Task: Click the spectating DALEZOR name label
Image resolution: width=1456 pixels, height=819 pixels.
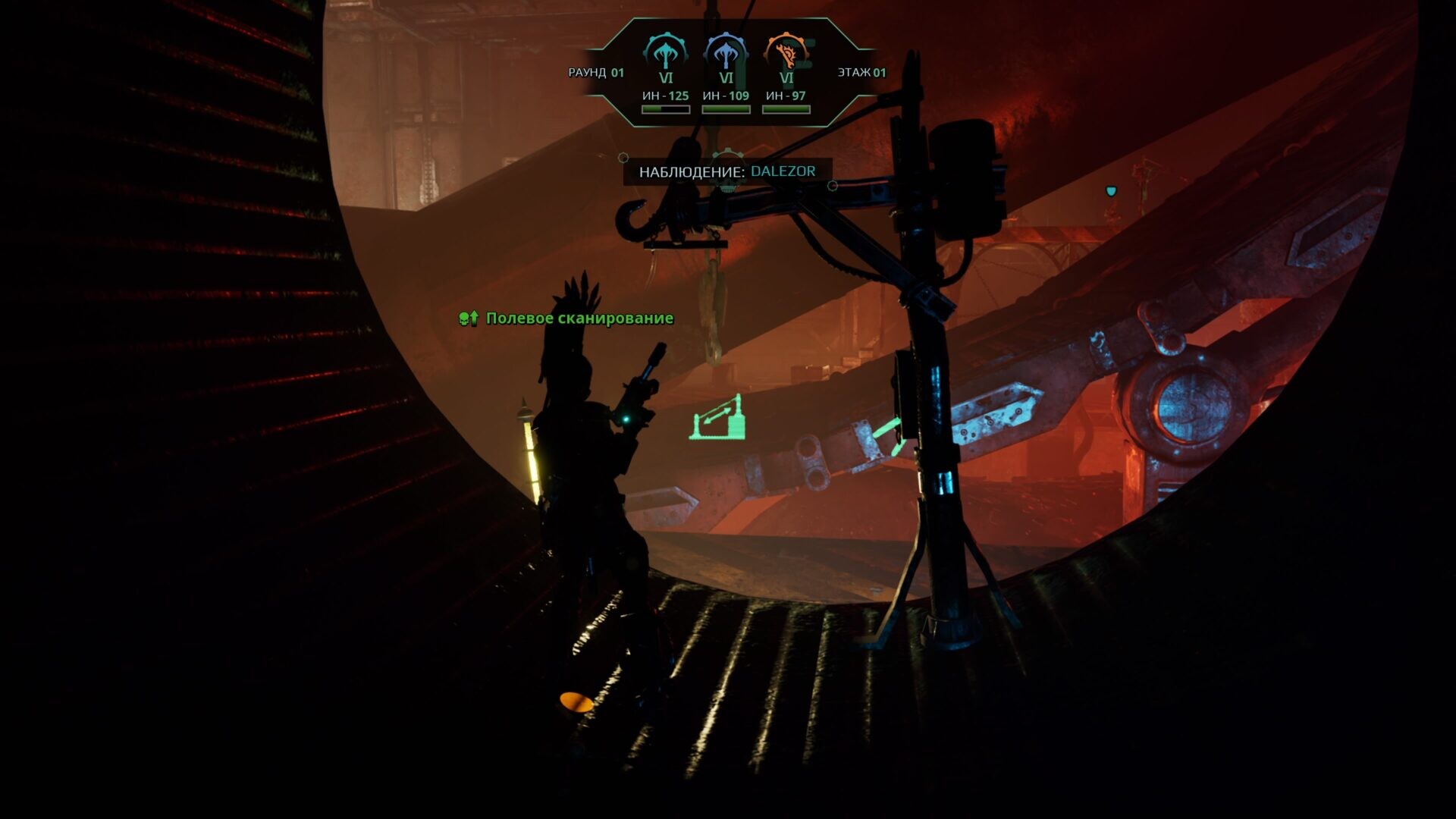Action: (x=783, y=171)
